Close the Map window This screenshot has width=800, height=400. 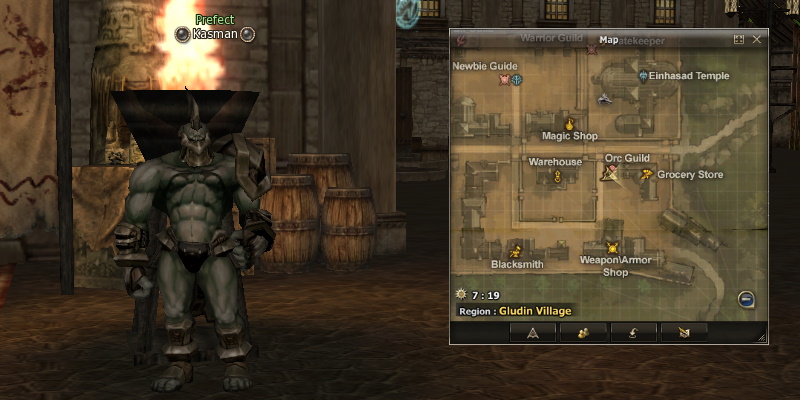(757, 40)
